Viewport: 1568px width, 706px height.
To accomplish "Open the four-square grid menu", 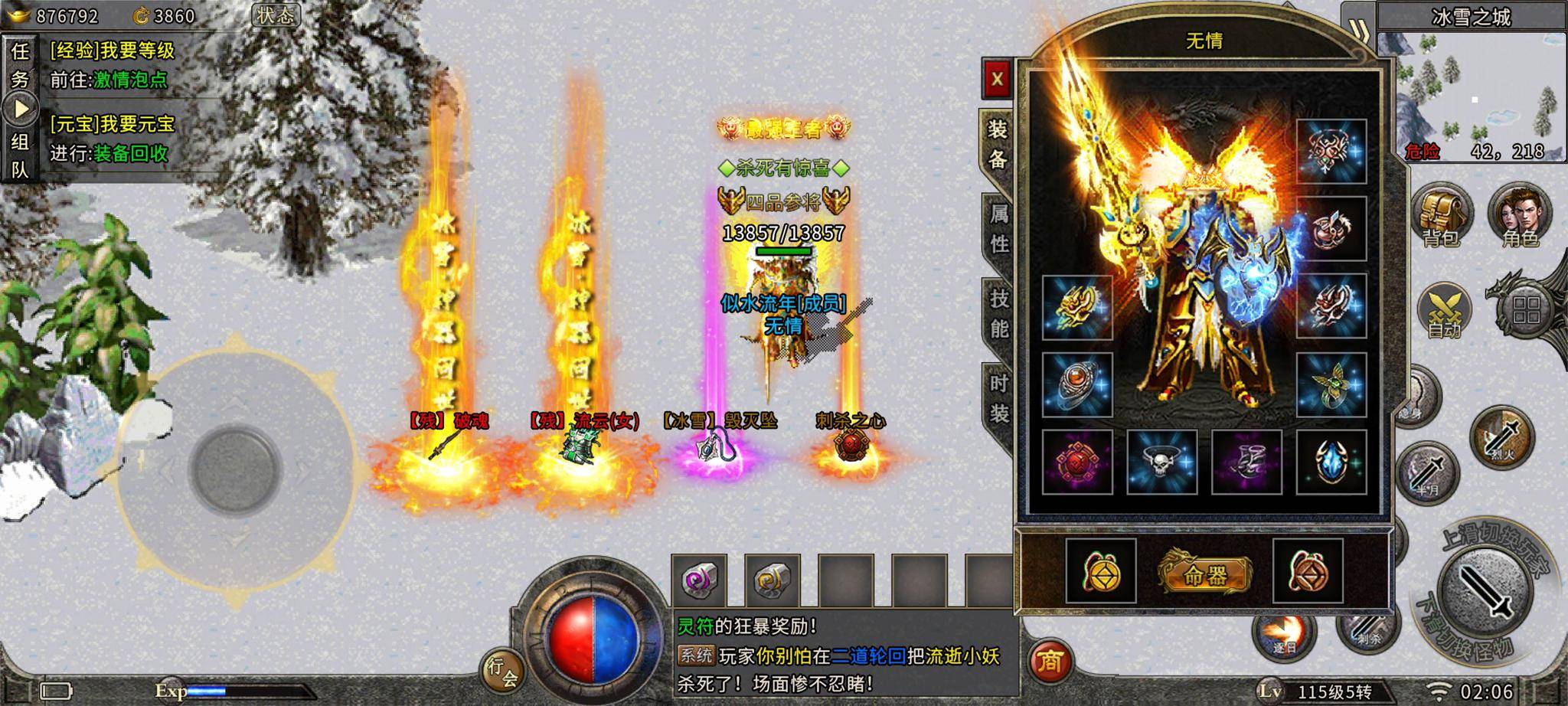I will [1527, 310].
